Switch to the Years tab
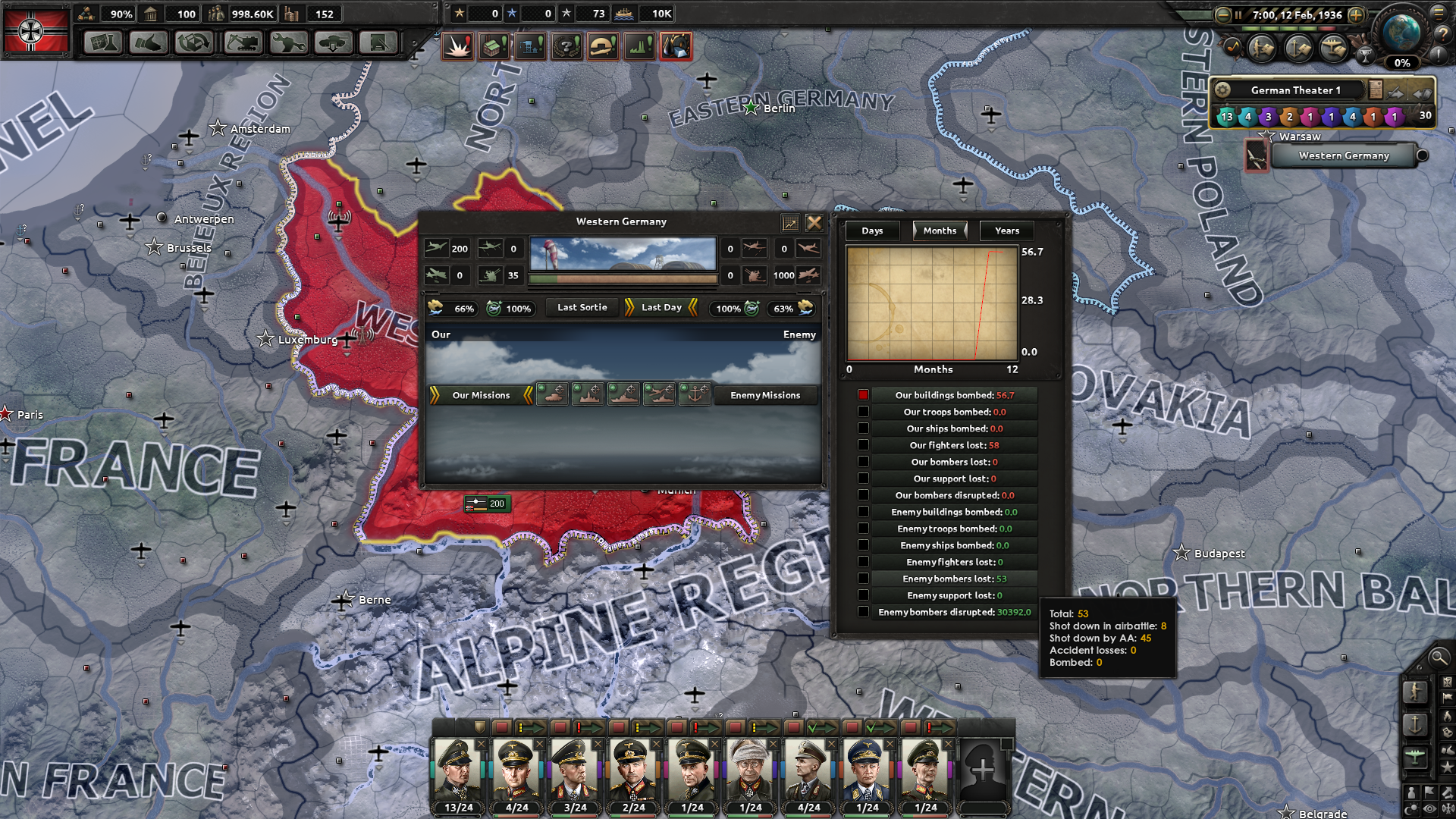The width and height of the screenshot is (1456, 819). point(1006,231)
